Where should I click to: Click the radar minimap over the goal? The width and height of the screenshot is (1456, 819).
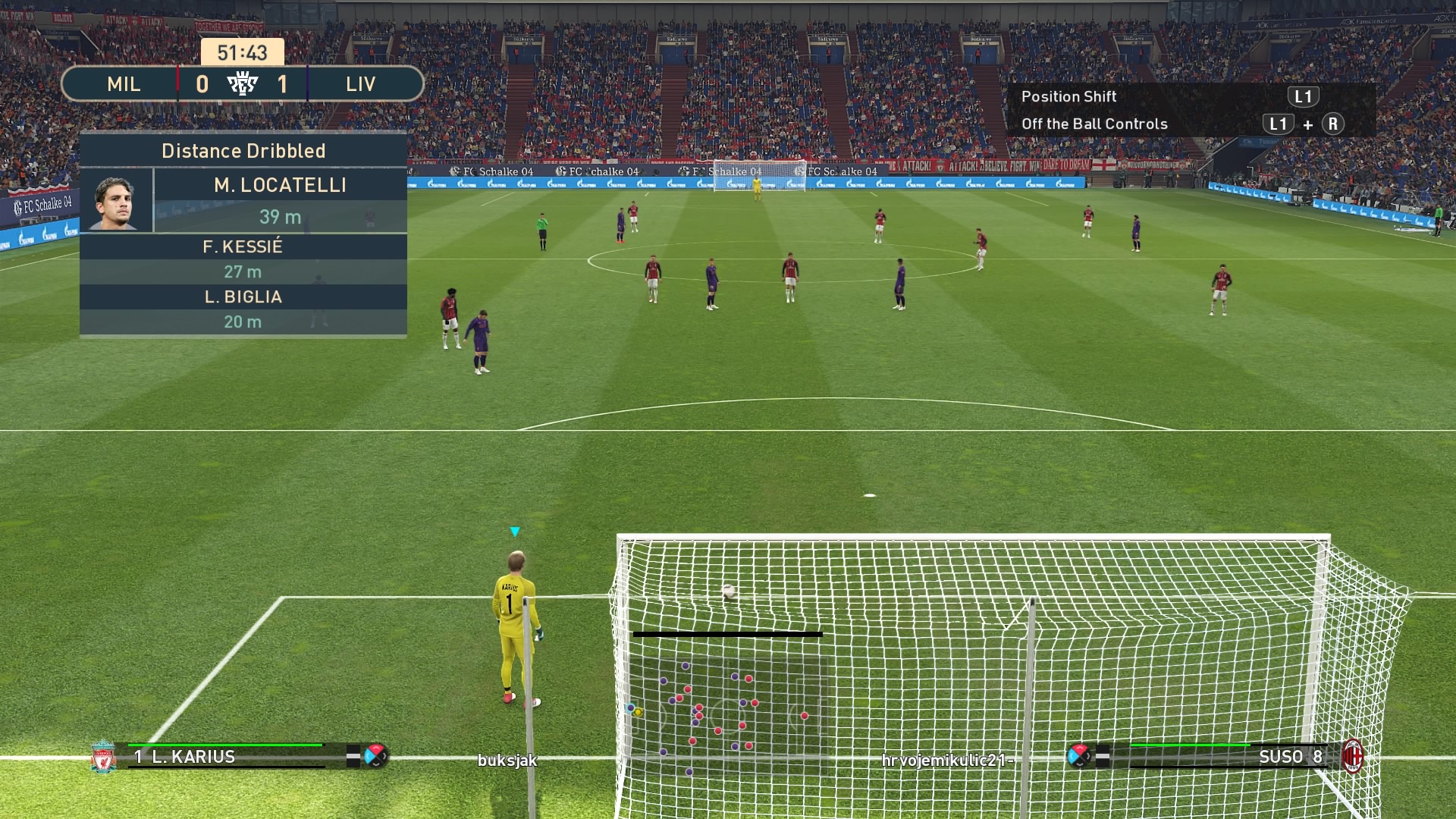pyautogui.click(x=726, y=715)
